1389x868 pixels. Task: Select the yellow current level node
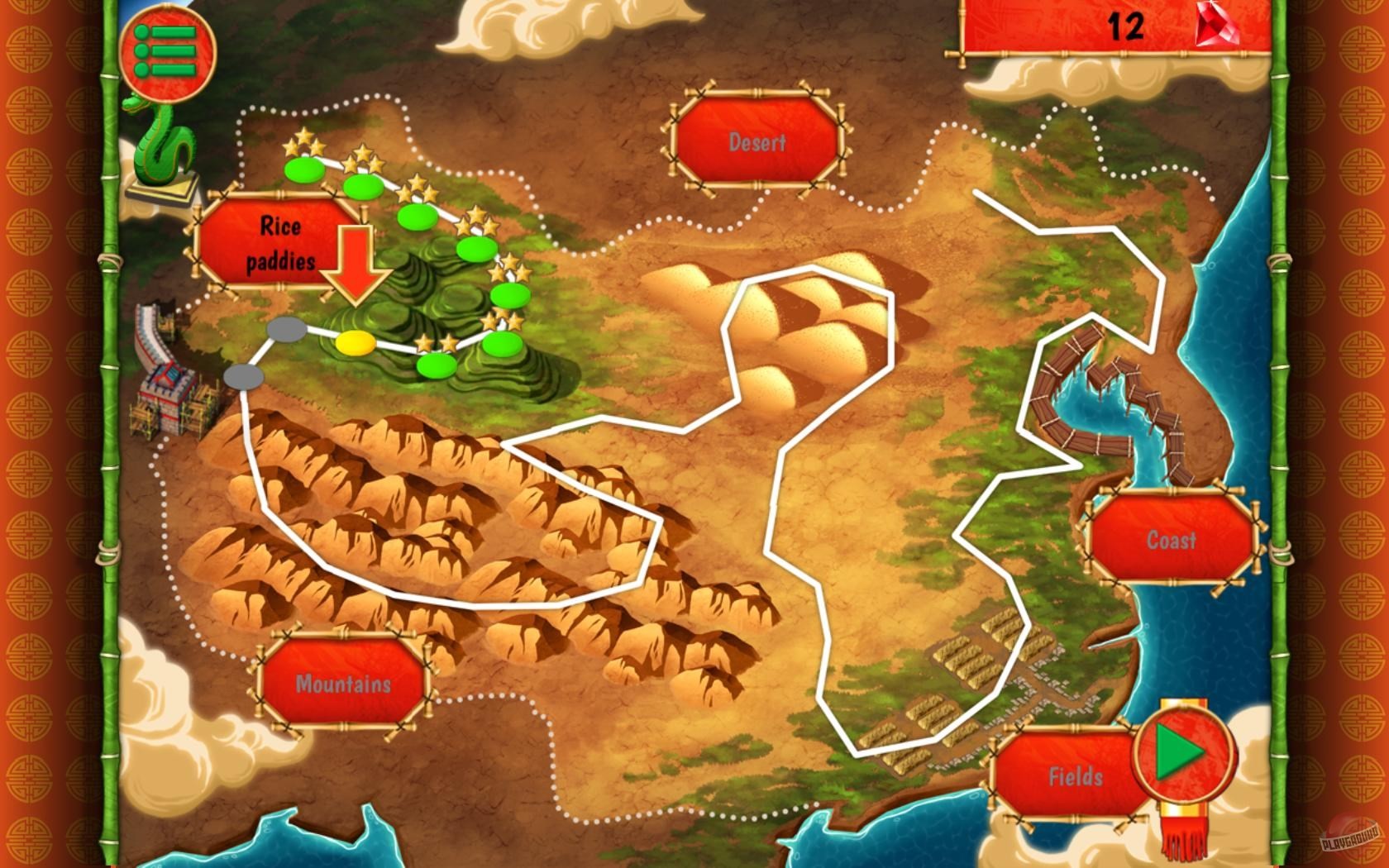pos(356,343)
